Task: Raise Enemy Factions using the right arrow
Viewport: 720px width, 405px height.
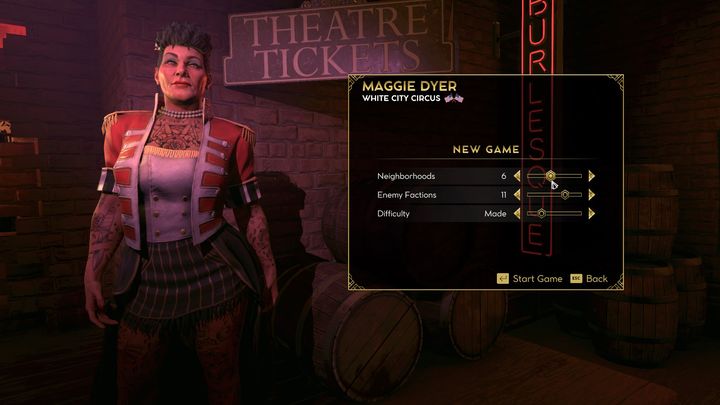Action: (x=592, y=195)
